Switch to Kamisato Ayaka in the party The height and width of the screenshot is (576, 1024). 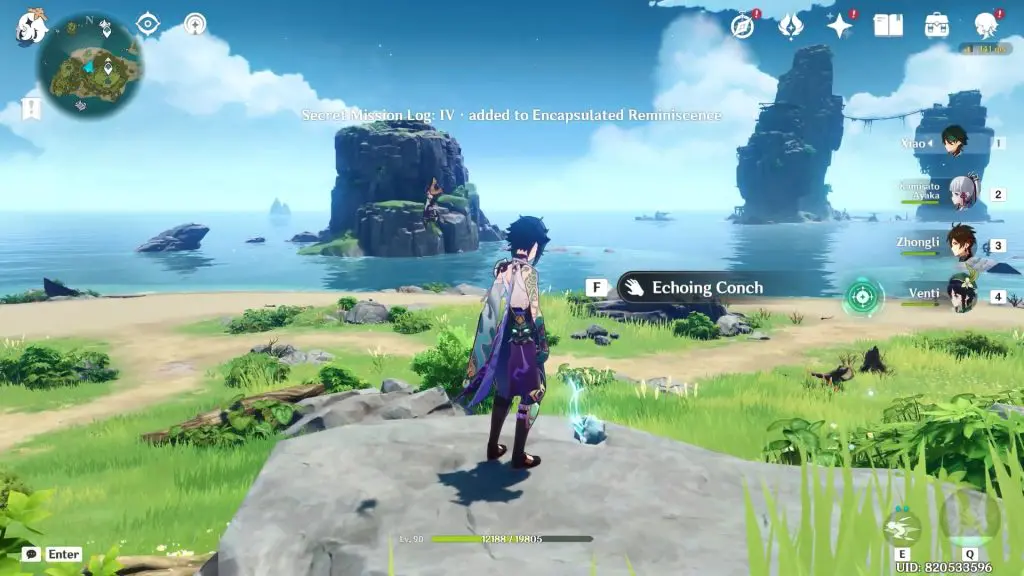962,194
